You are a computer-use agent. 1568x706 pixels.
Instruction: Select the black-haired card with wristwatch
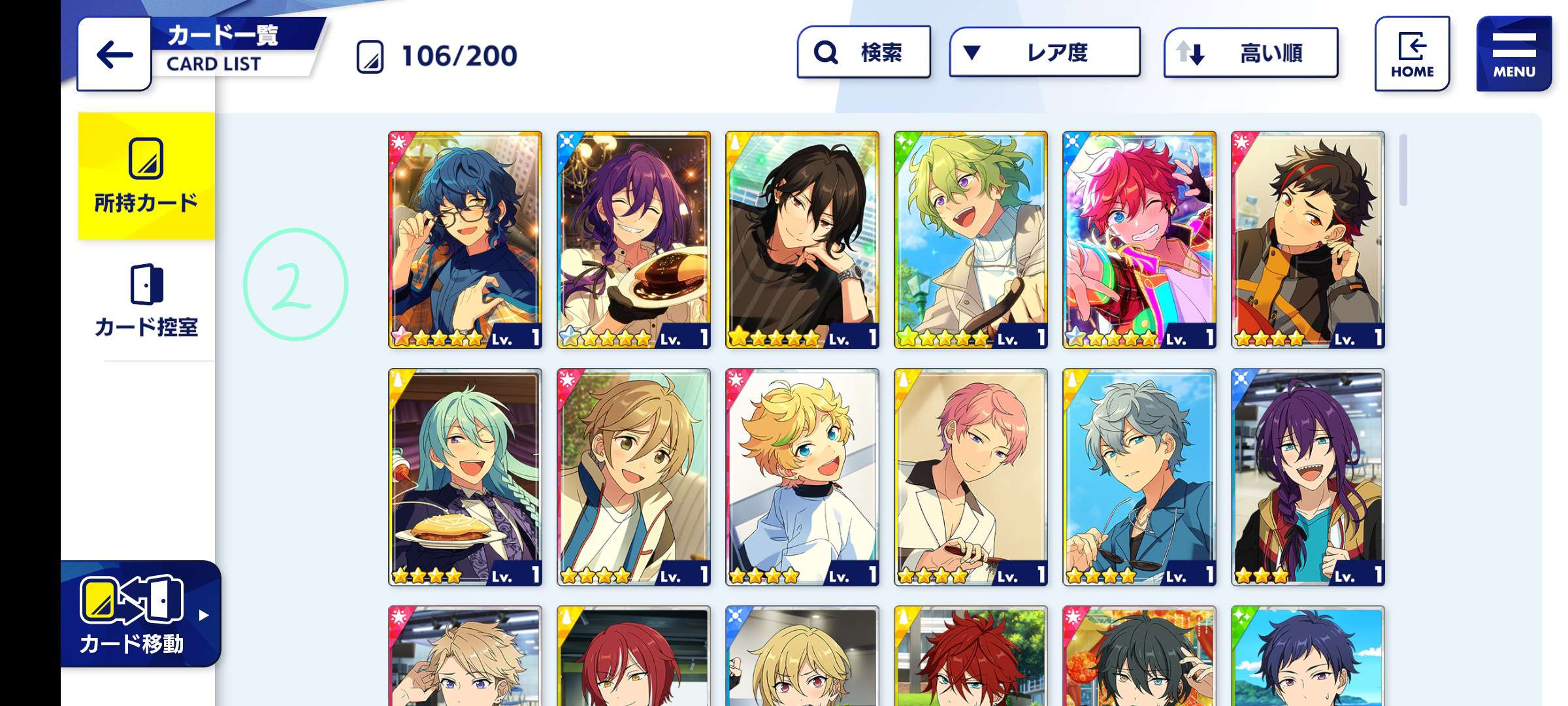[x=802, y=240]
